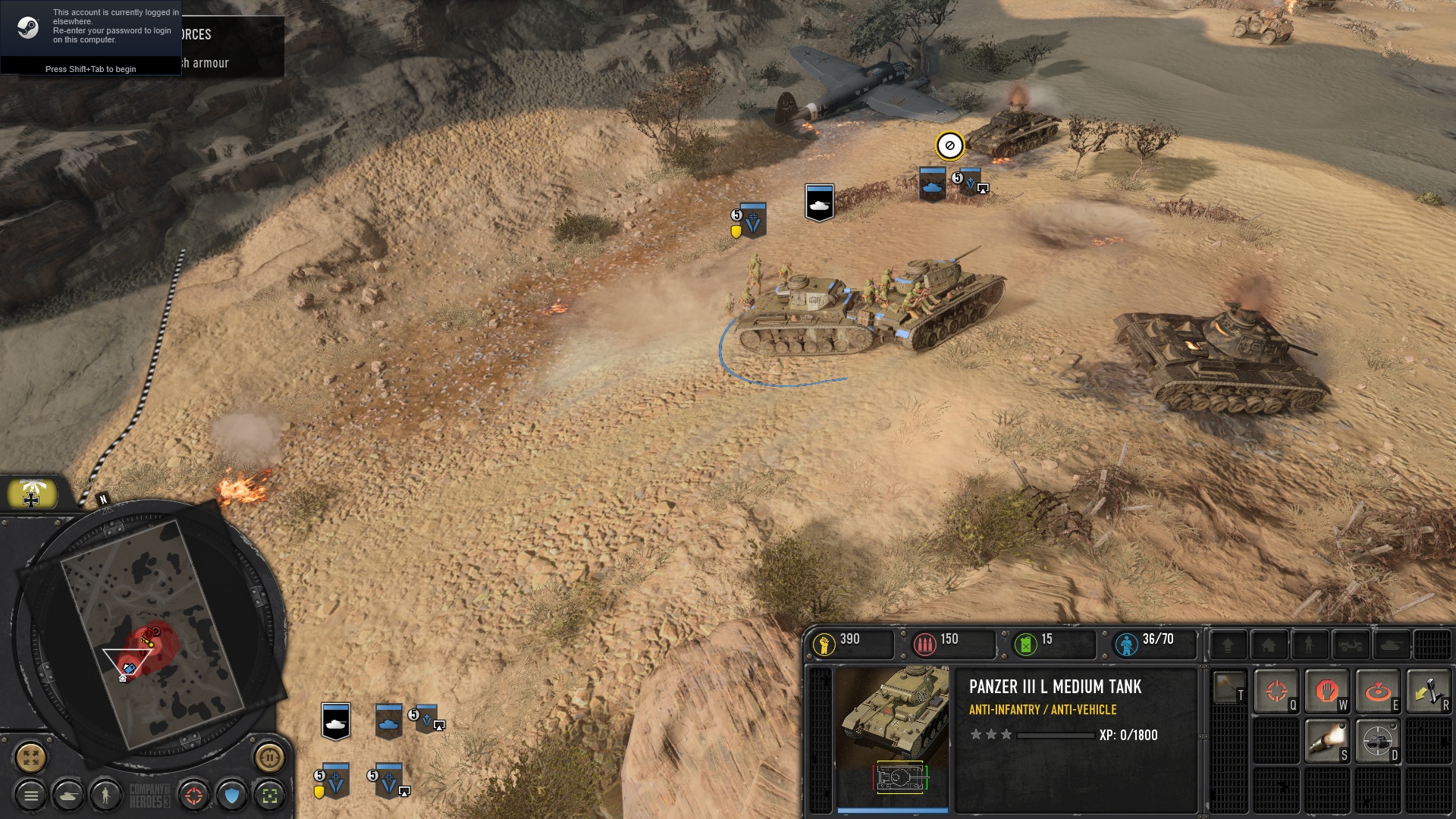Click the green bracket button by the minimap
1456x819 pixels.
click(x=269, y=795)
